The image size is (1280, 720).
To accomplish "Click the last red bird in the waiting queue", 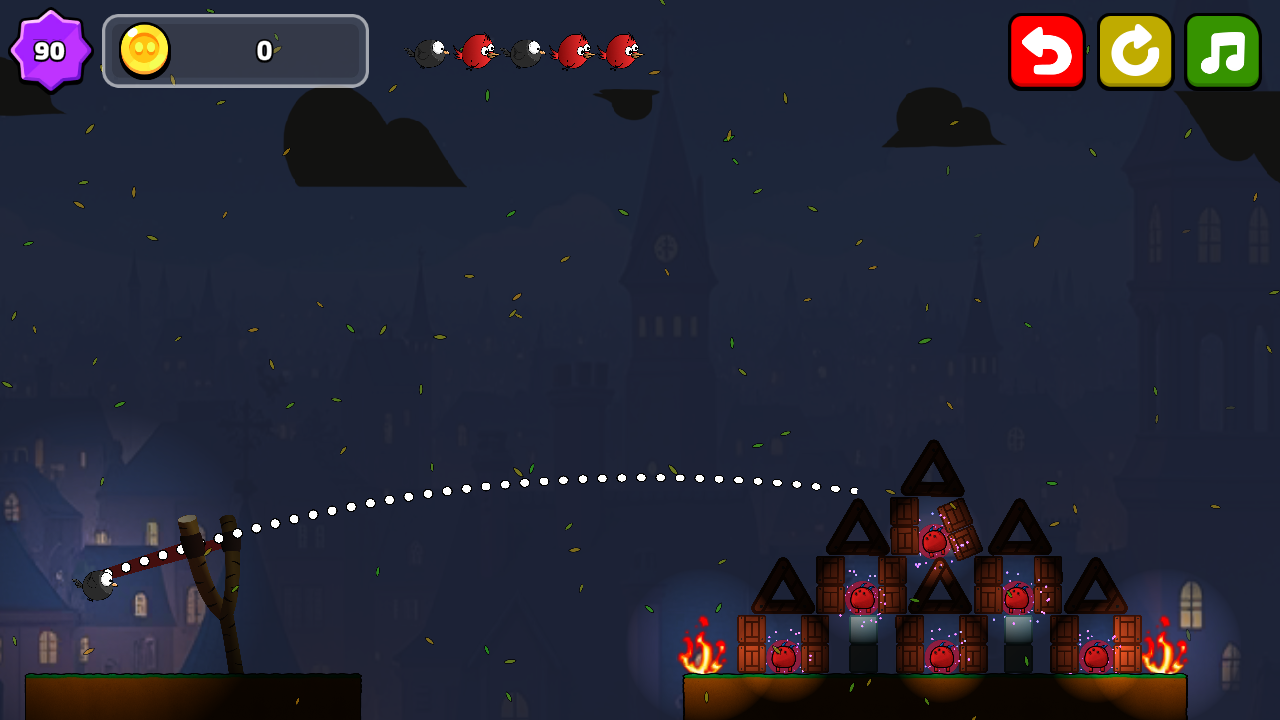I will tap(621, 52).
